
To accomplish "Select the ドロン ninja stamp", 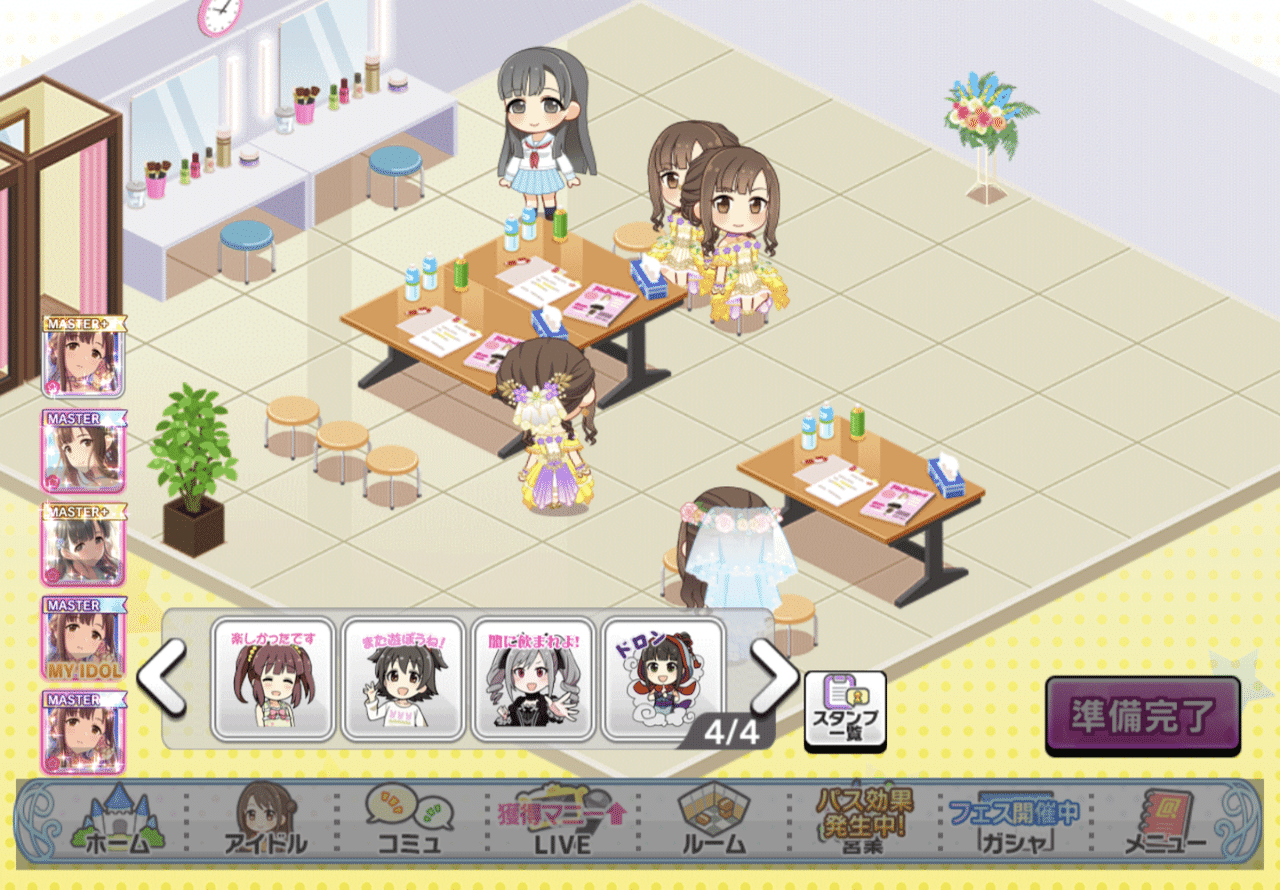I will tap(660, 680).
